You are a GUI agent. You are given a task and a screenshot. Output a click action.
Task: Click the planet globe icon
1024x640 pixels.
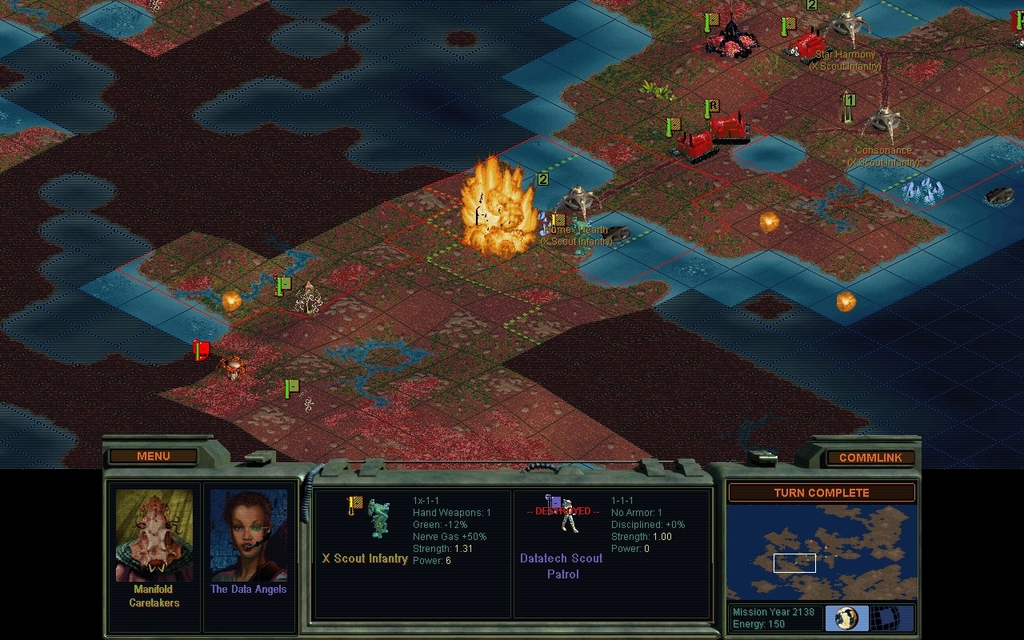pyautogui.click(x=846, y=618)
